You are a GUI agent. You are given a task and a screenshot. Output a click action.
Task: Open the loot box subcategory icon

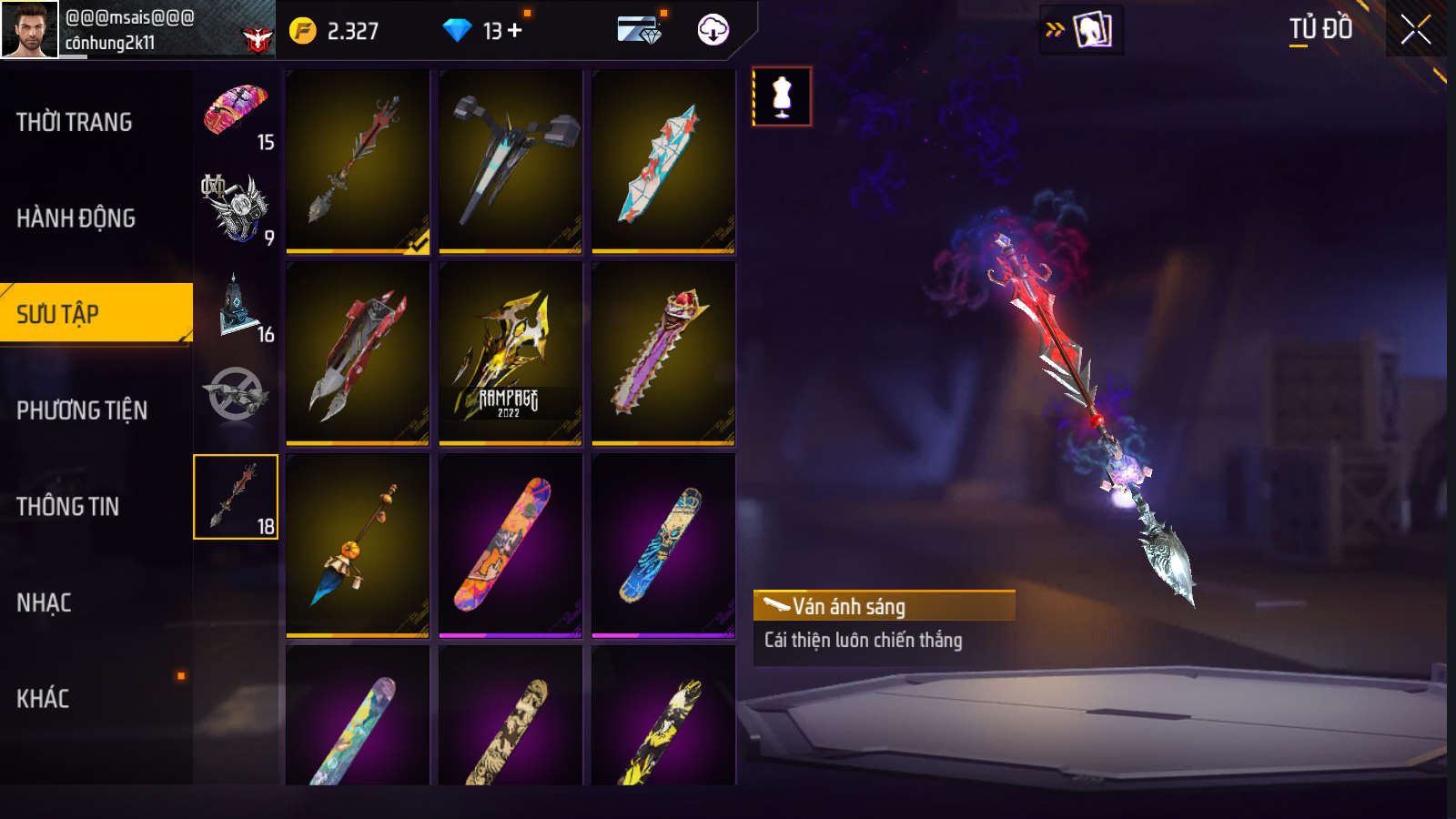click(236, 308)
